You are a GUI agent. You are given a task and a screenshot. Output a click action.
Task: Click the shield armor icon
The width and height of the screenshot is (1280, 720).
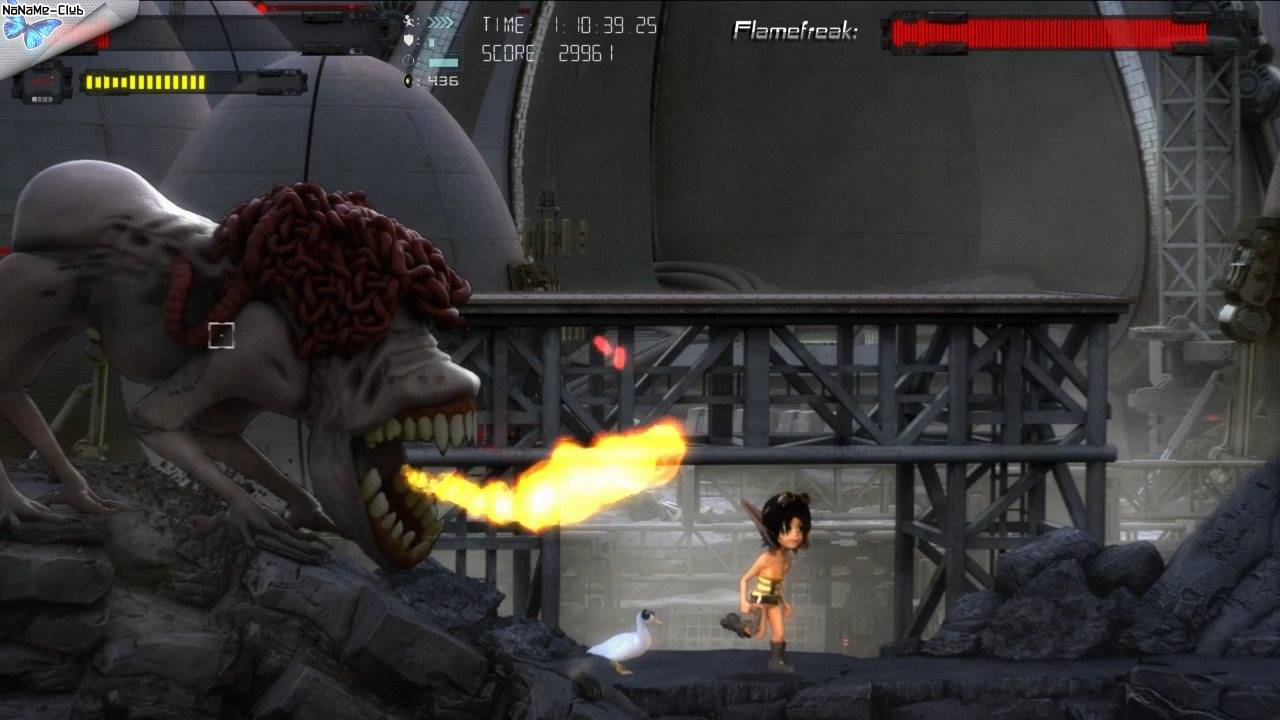[x=409, y=42]
